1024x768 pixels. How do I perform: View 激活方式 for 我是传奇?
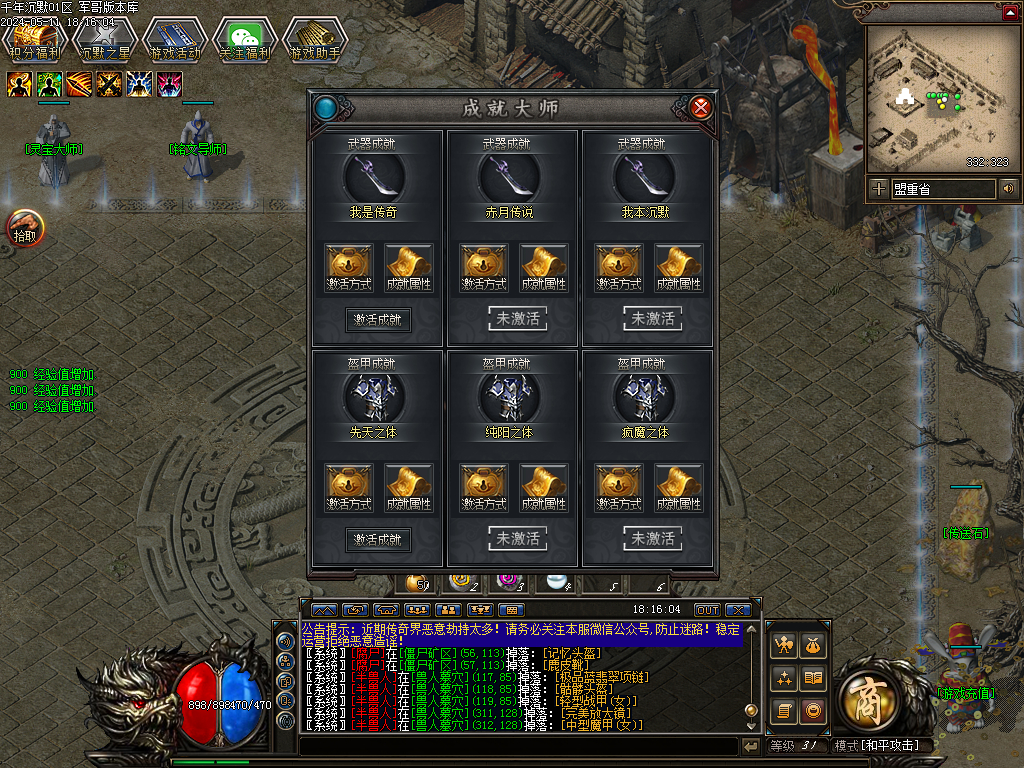coord(349,268)
